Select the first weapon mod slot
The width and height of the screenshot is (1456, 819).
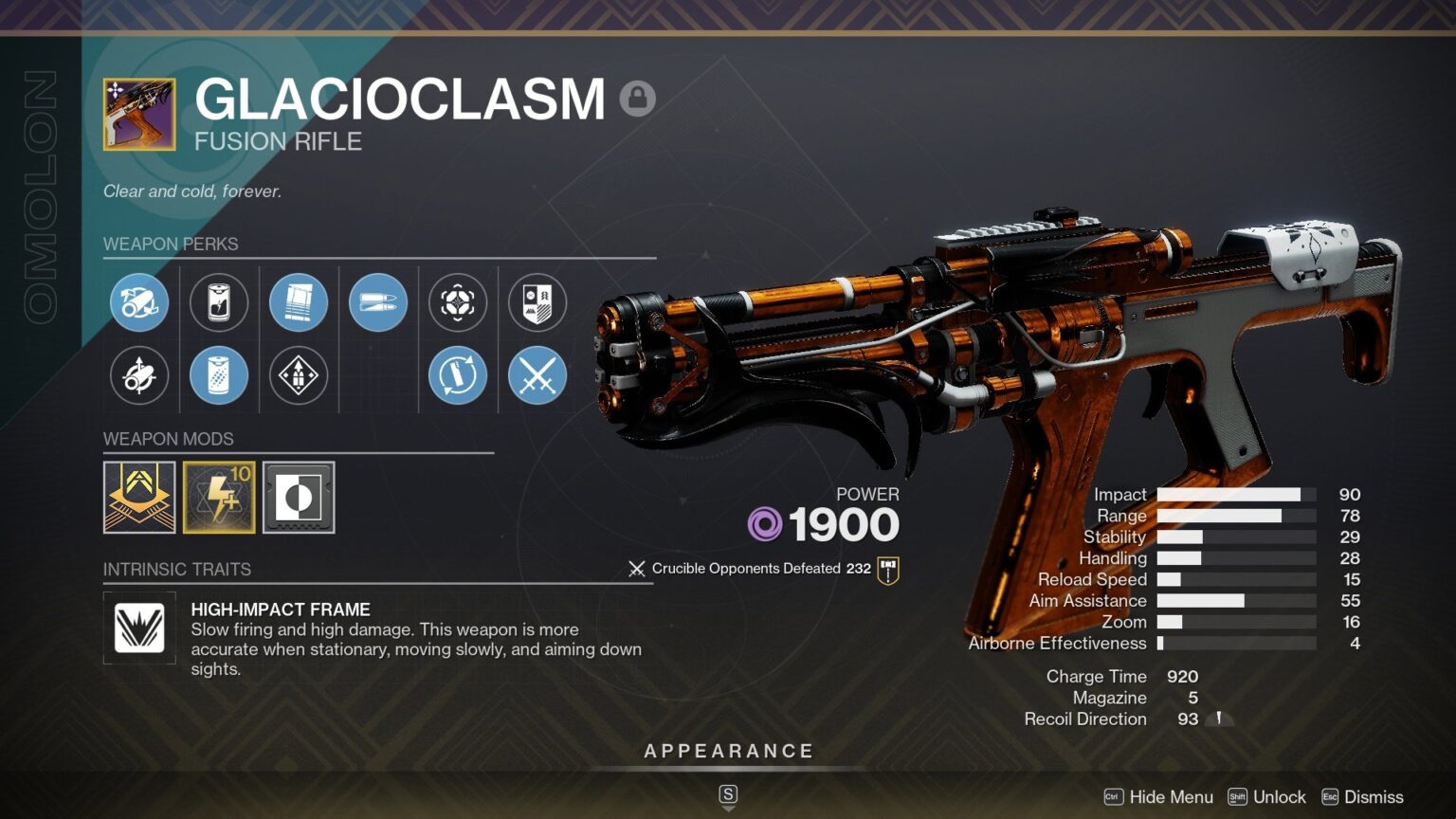[x=139, y=498]
